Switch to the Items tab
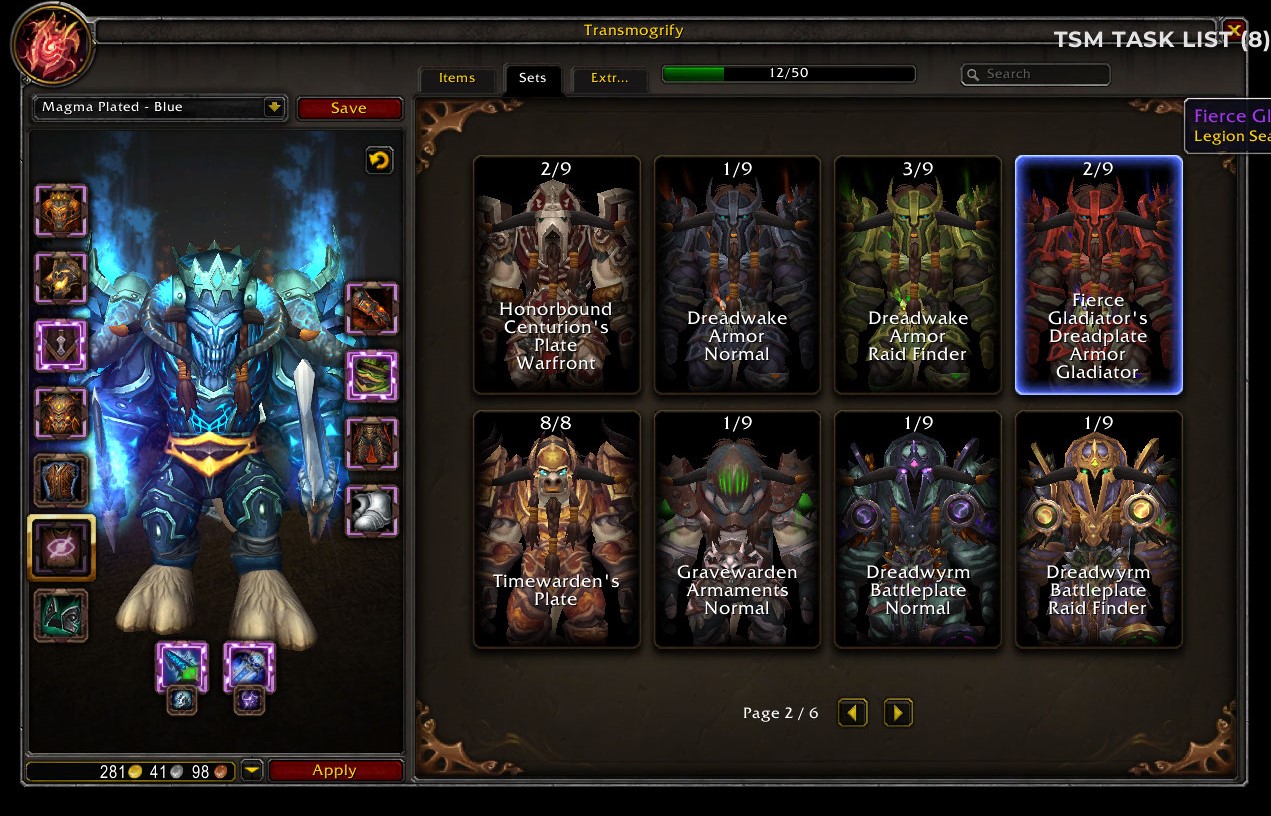Image resolution: width=1271 pixels, height=816 pixels. click(456, 78)
